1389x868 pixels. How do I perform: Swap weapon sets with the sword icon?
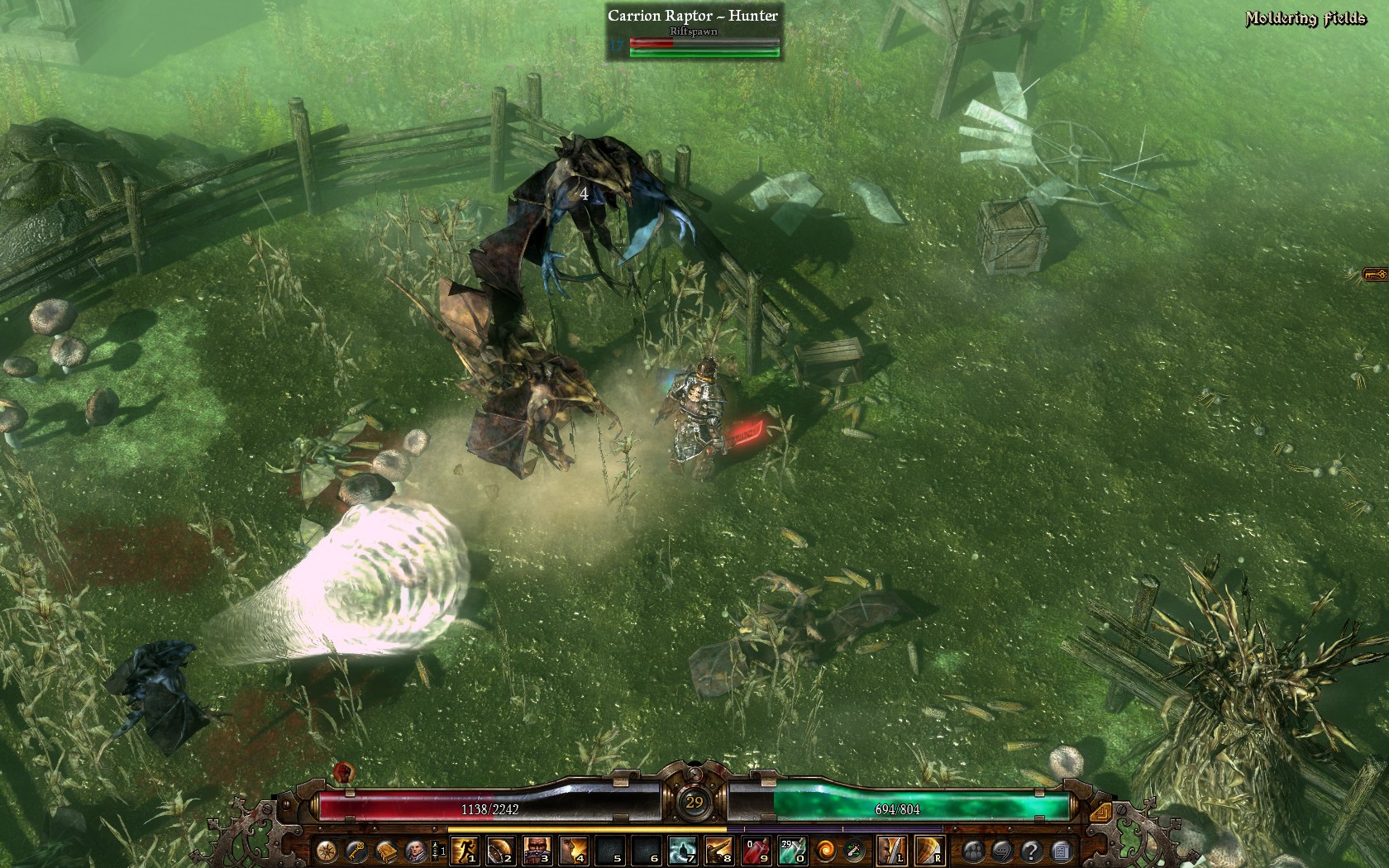pos(853,850)
